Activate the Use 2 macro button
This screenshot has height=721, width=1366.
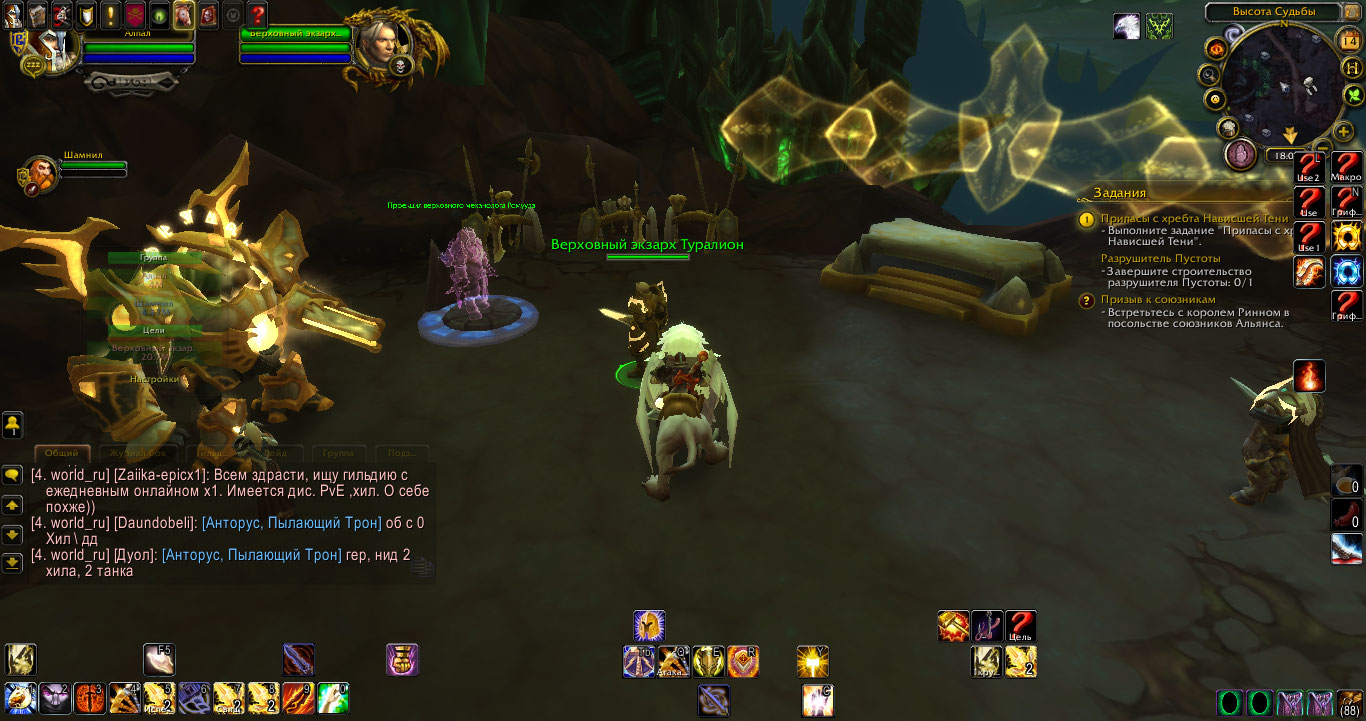coord(1309,166)
